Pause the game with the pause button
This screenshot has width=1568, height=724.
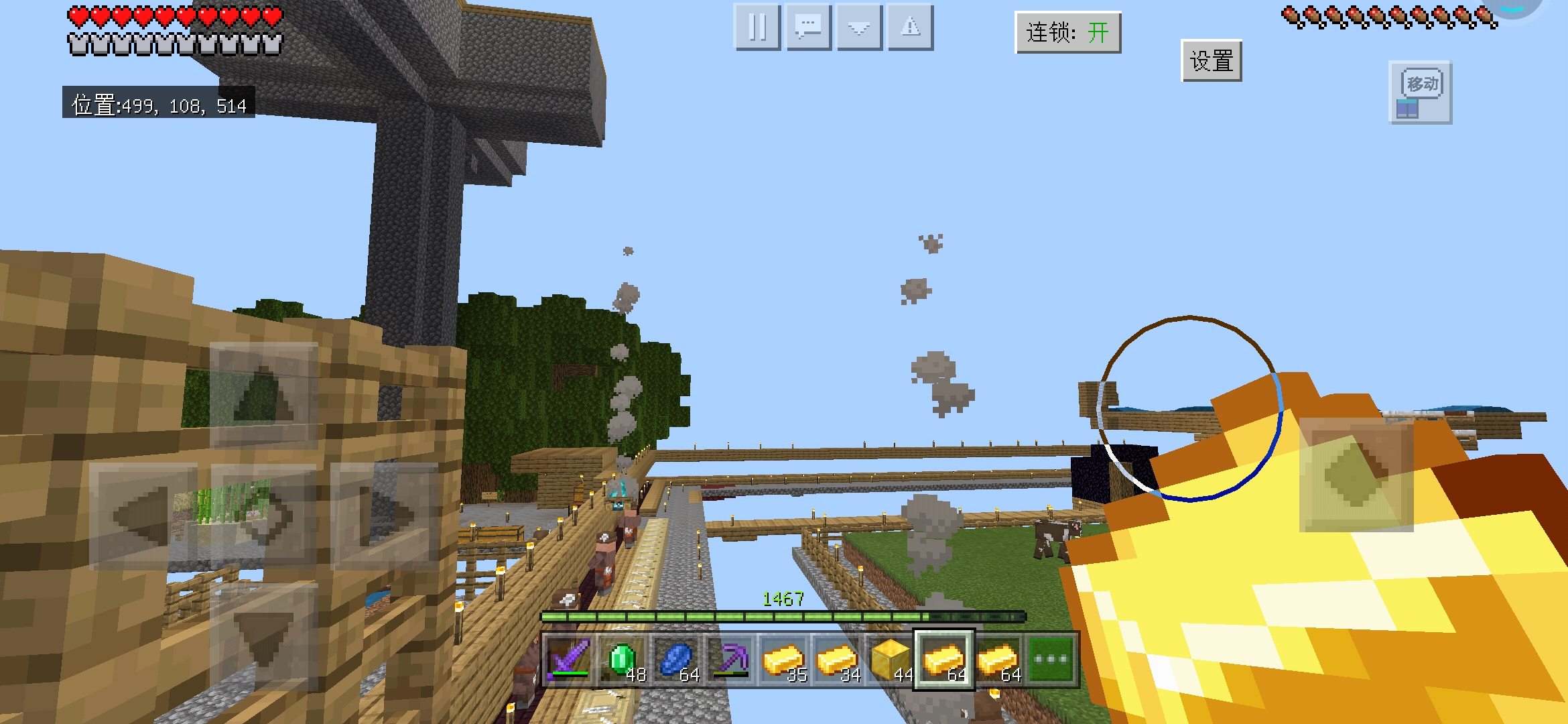(757, 27)
